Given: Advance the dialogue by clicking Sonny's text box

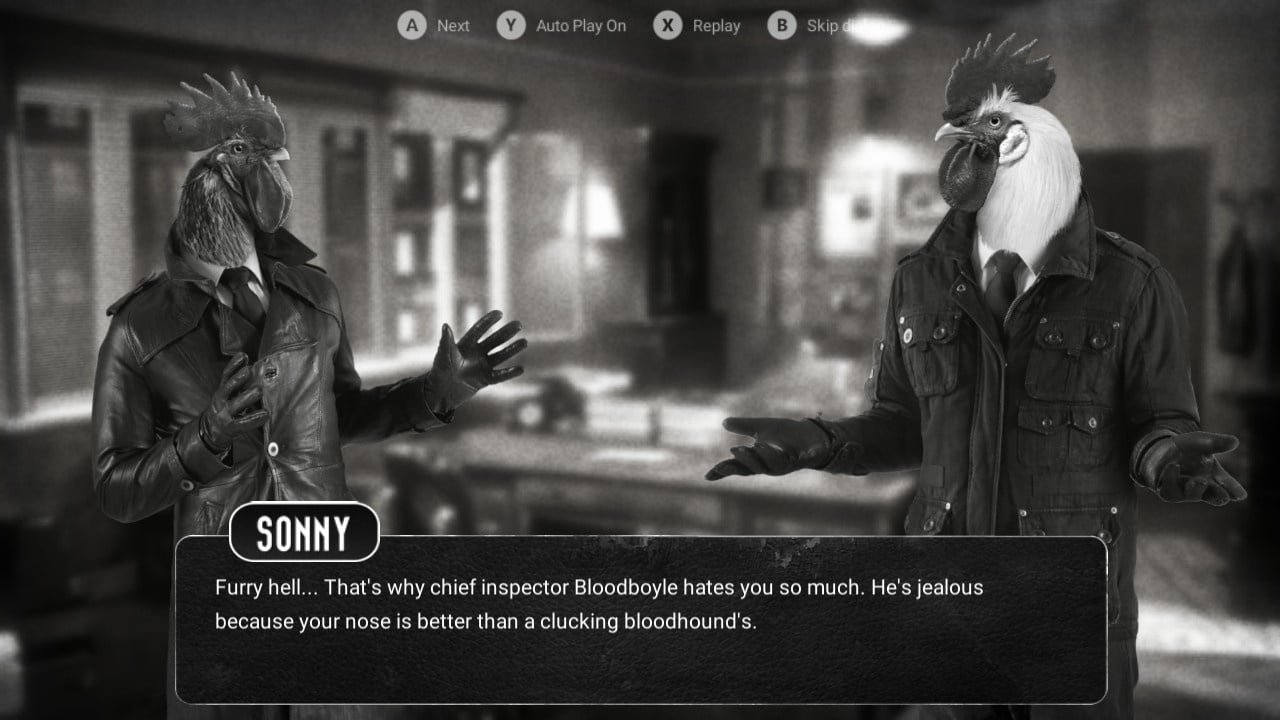Looking at the screenshot, I should tap(640, 620).
